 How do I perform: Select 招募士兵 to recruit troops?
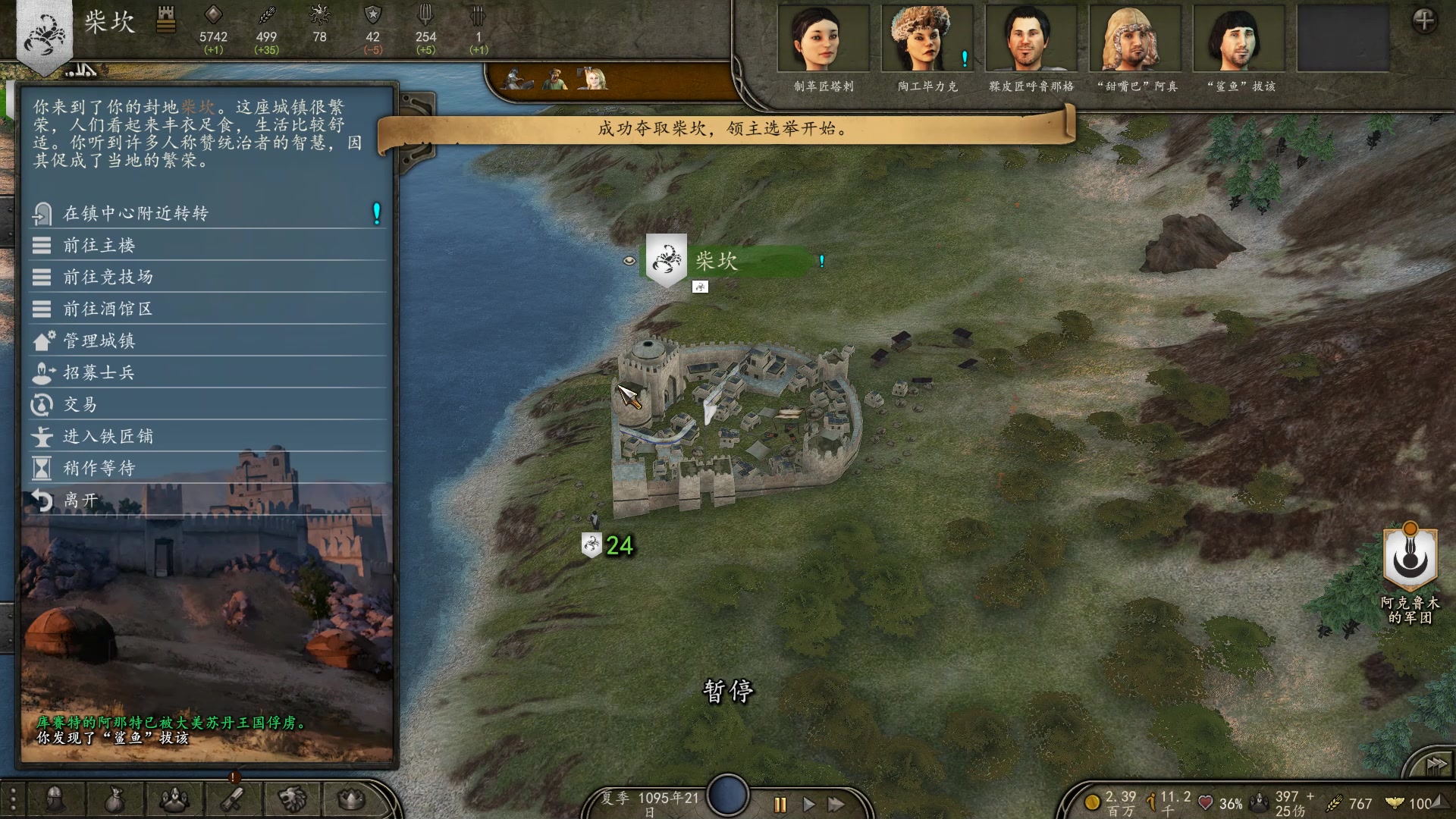99,373
